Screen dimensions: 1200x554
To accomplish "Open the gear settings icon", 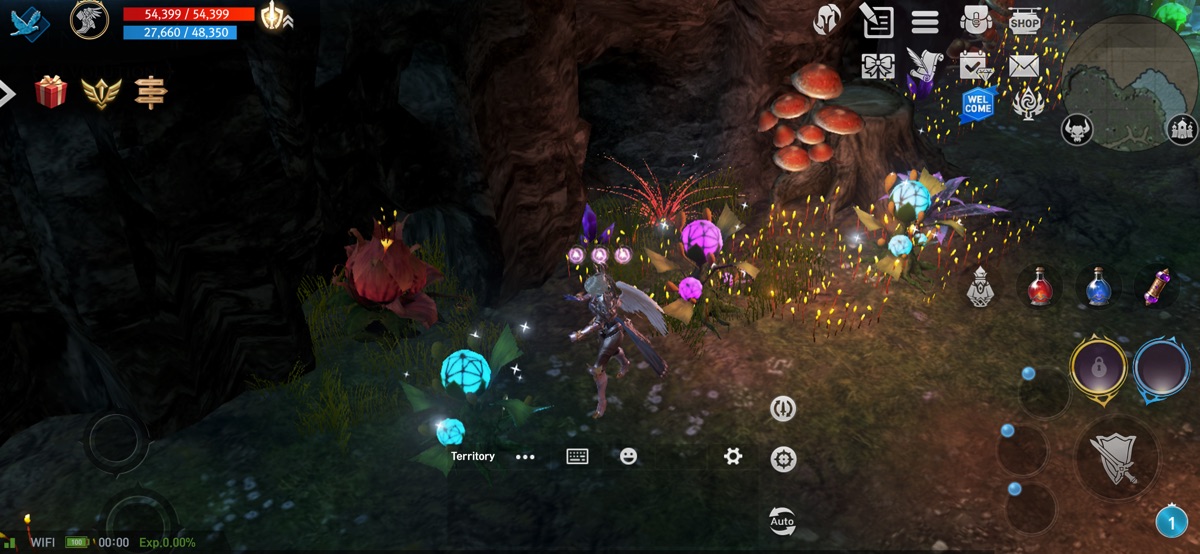I will pos(733,456).
